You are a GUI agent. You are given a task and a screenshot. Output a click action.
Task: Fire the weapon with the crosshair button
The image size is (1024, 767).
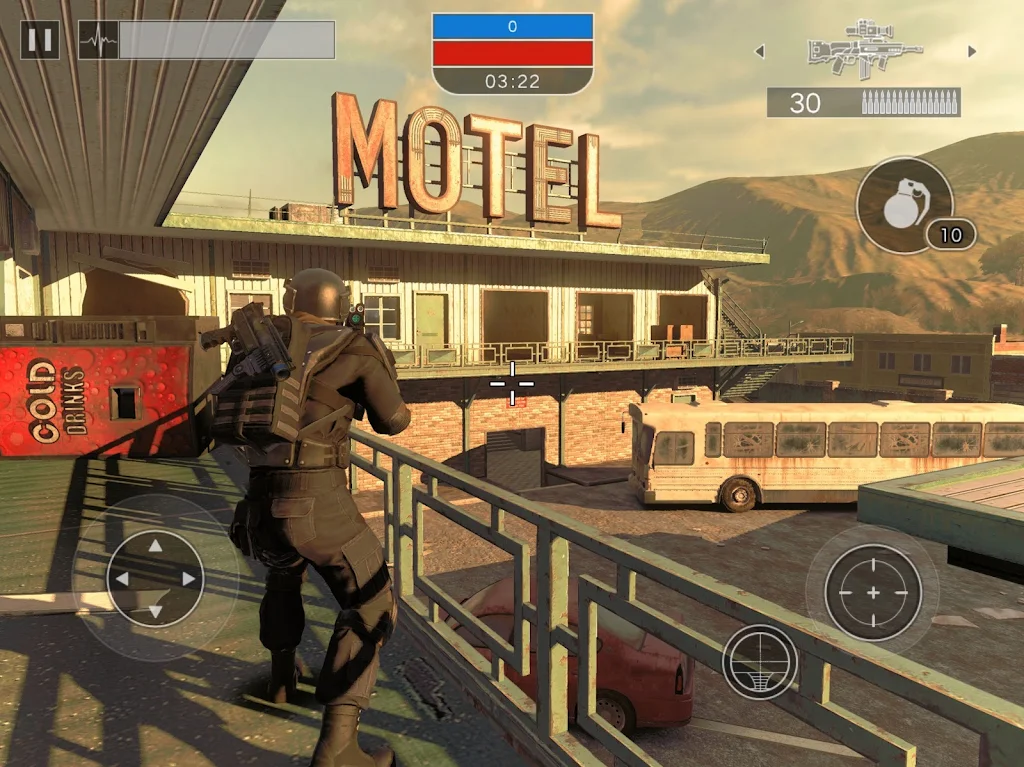point(872,592)
